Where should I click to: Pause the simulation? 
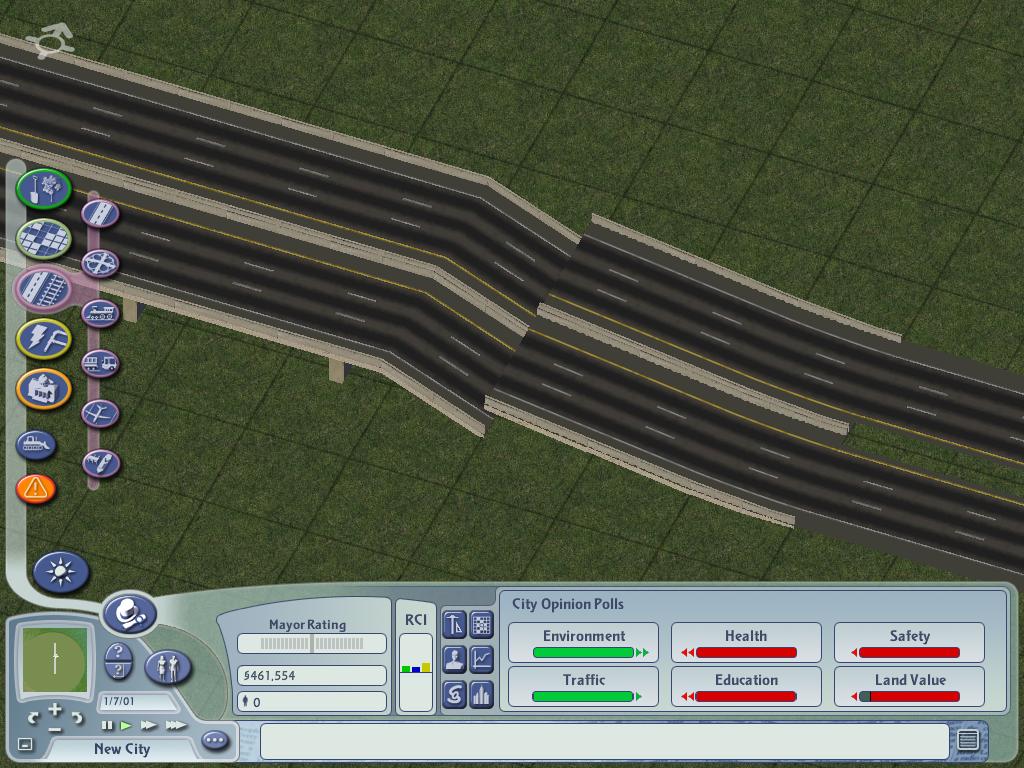click(108, 725)
